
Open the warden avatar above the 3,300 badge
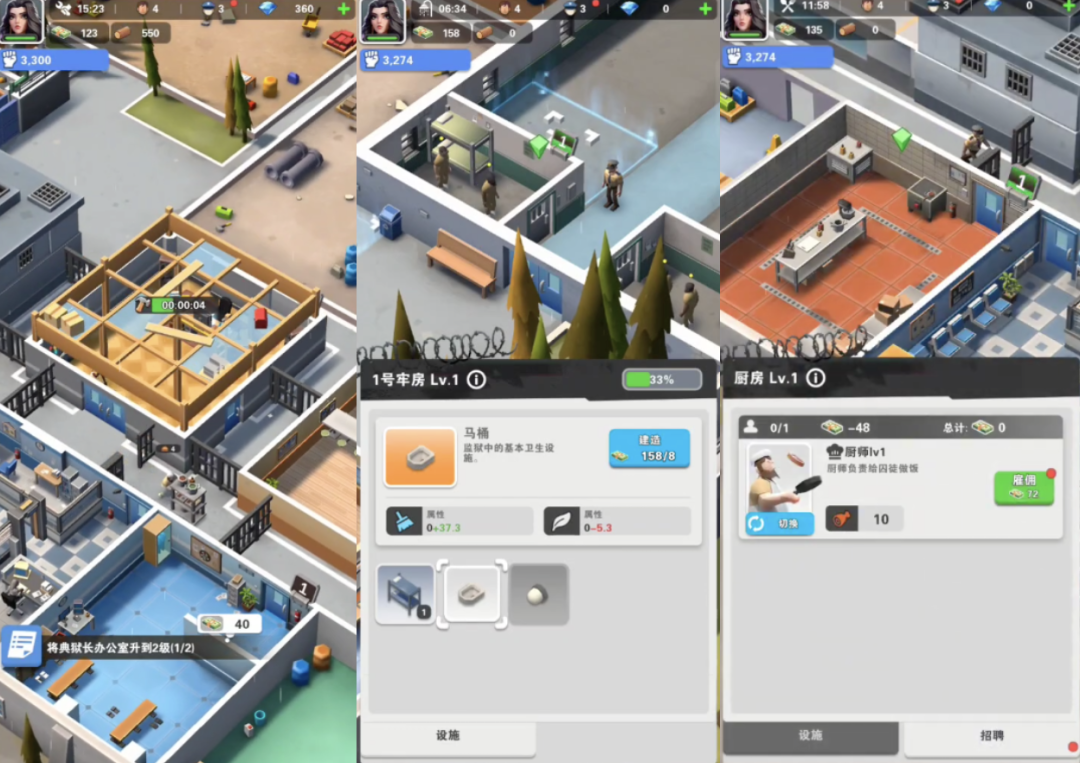tap(21, 21)
